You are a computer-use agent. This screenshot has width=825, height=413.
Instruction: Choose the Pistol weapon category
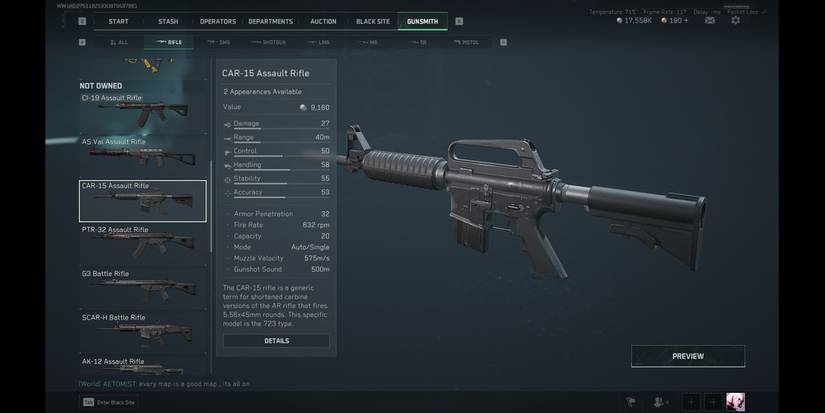coord(467,43)
